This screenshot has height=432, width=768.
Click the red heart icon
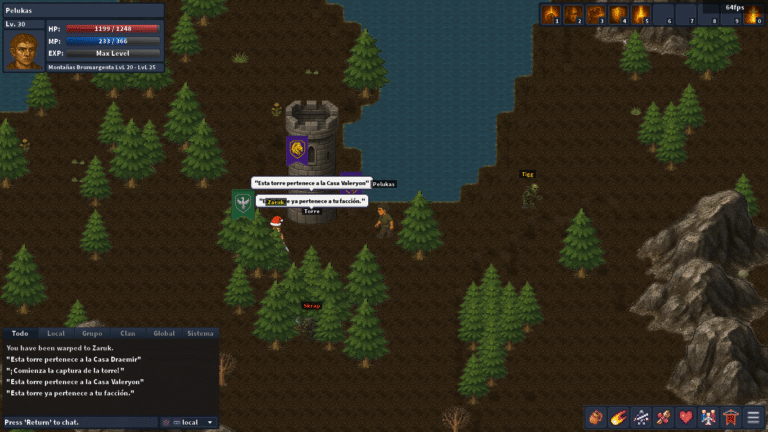click(686, 417)
